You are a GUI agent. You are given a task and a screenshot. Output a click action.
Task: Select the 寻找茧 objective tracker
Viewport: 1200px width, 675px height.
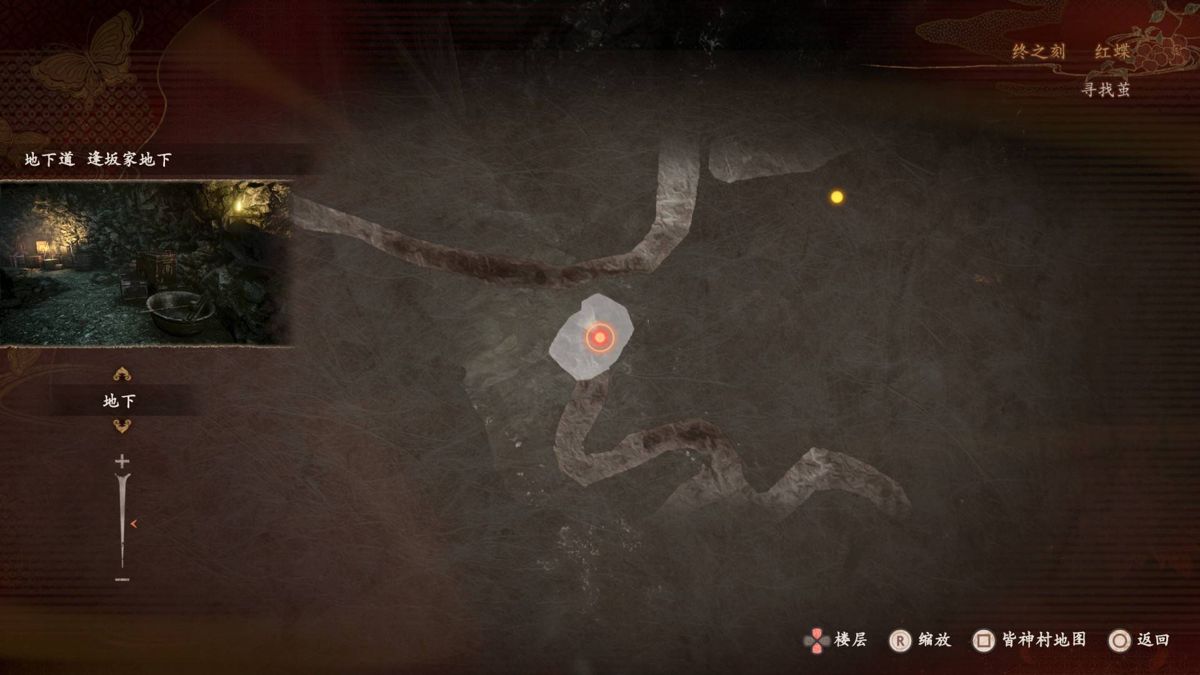coord(1105,90)
